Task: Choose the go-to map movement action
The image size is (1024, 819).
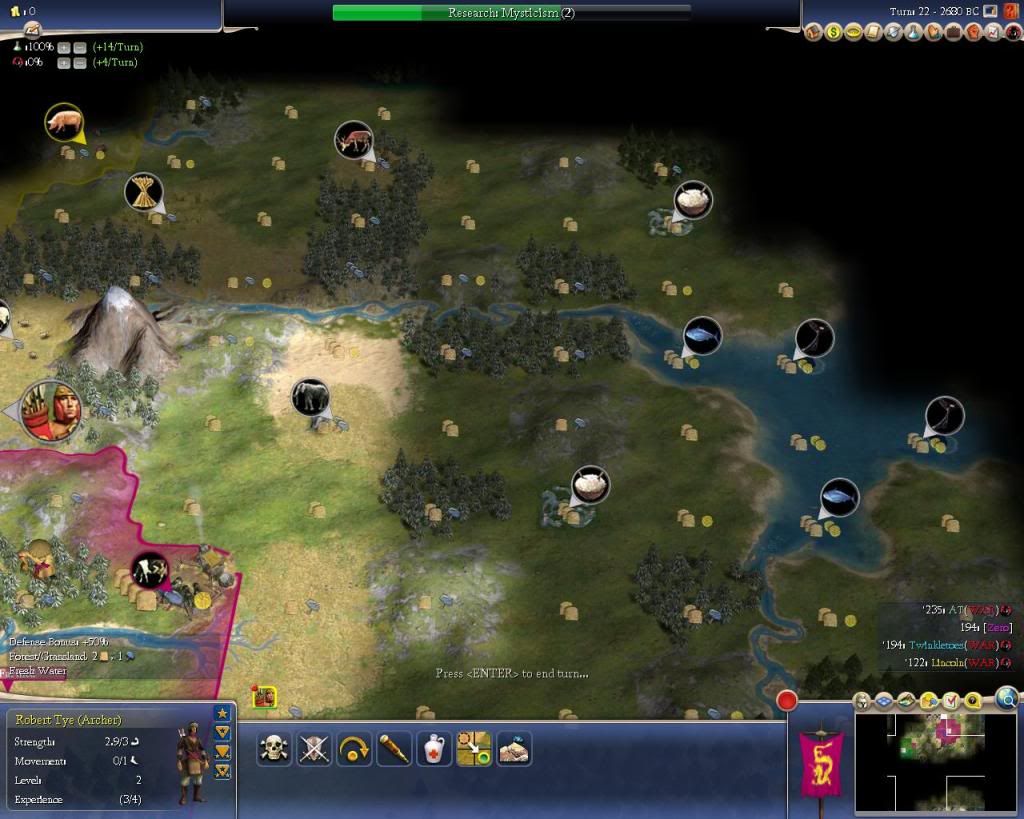Action: pyautogui.click(x=474, y=749)
